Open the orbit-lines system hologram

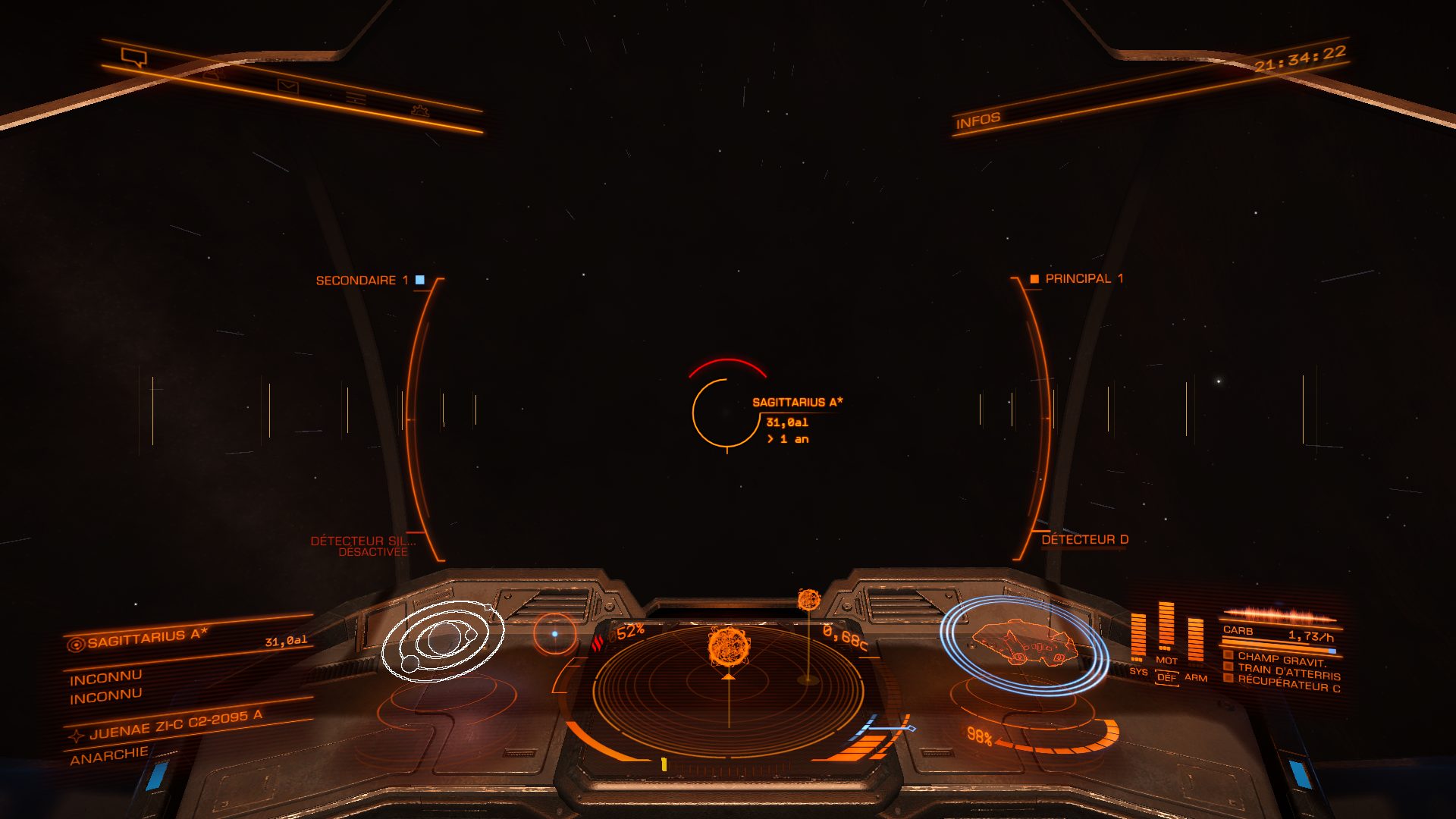[x=442, y=641]
